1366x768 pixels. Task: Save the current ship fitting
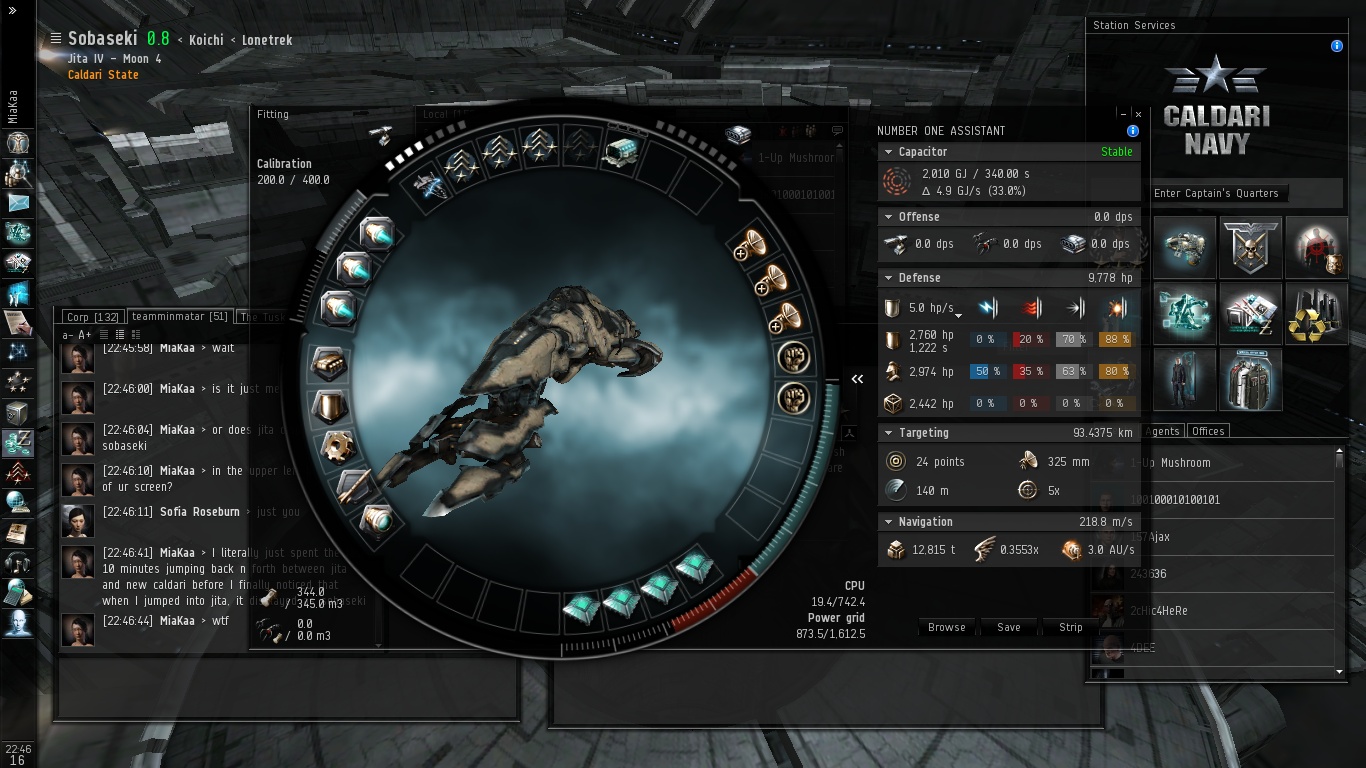pos(1008,627)
